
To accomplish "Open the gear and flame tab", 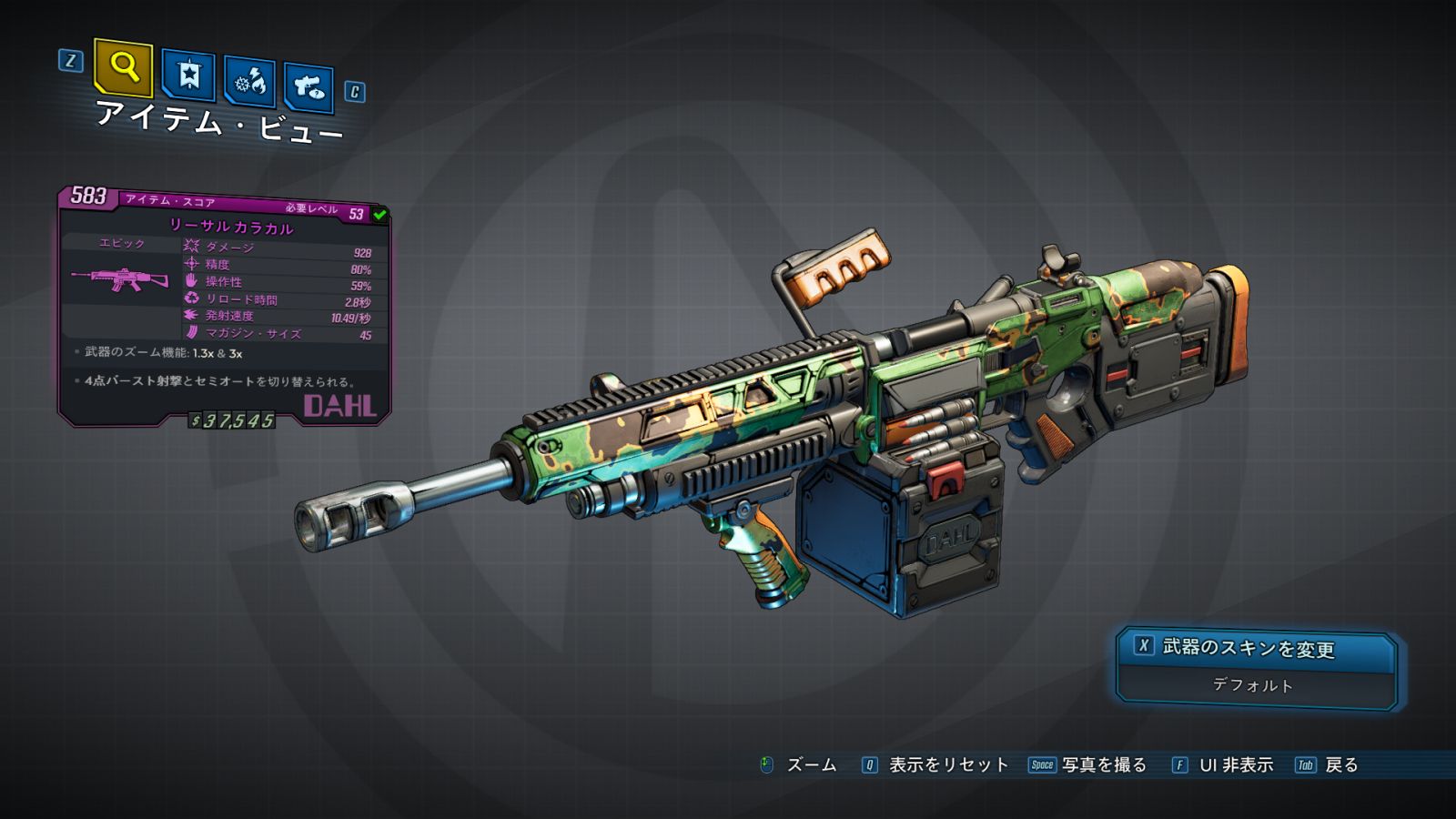I will click(x=249, y=82).
